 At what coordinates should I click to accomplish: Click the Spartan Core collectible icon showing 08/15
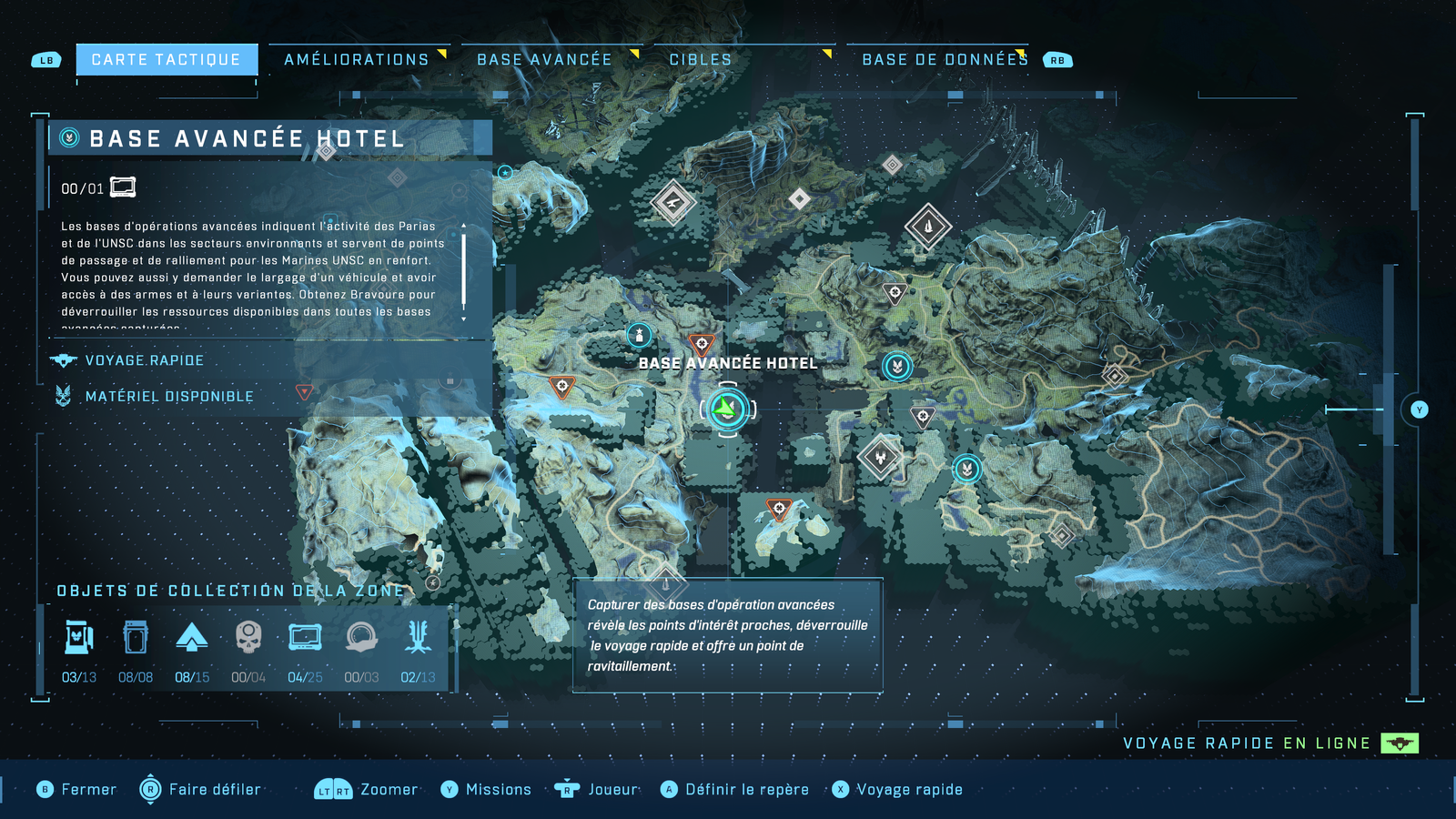(192, 638)
